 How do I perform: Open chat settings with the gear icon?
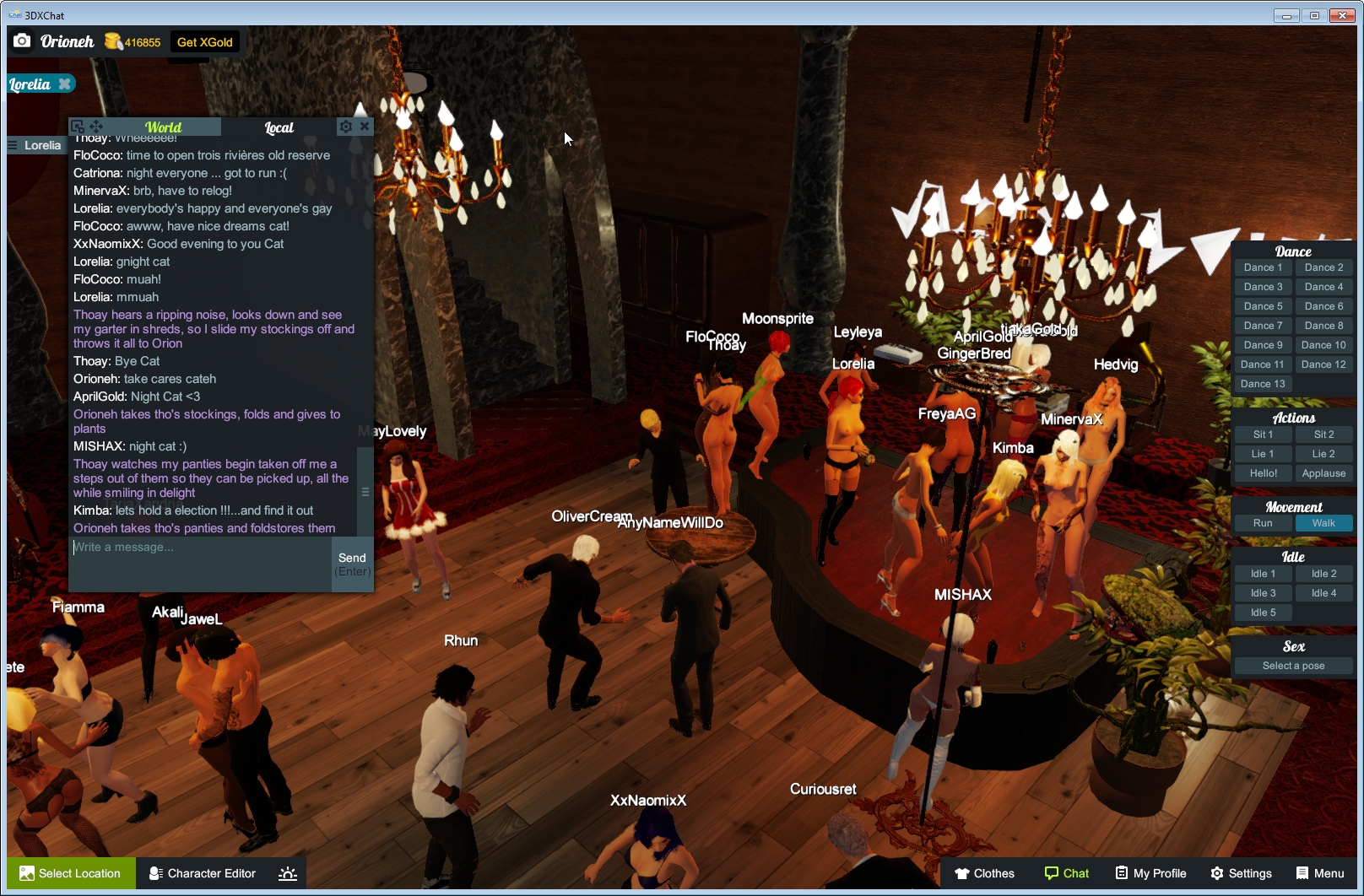[x=346, y=126]
